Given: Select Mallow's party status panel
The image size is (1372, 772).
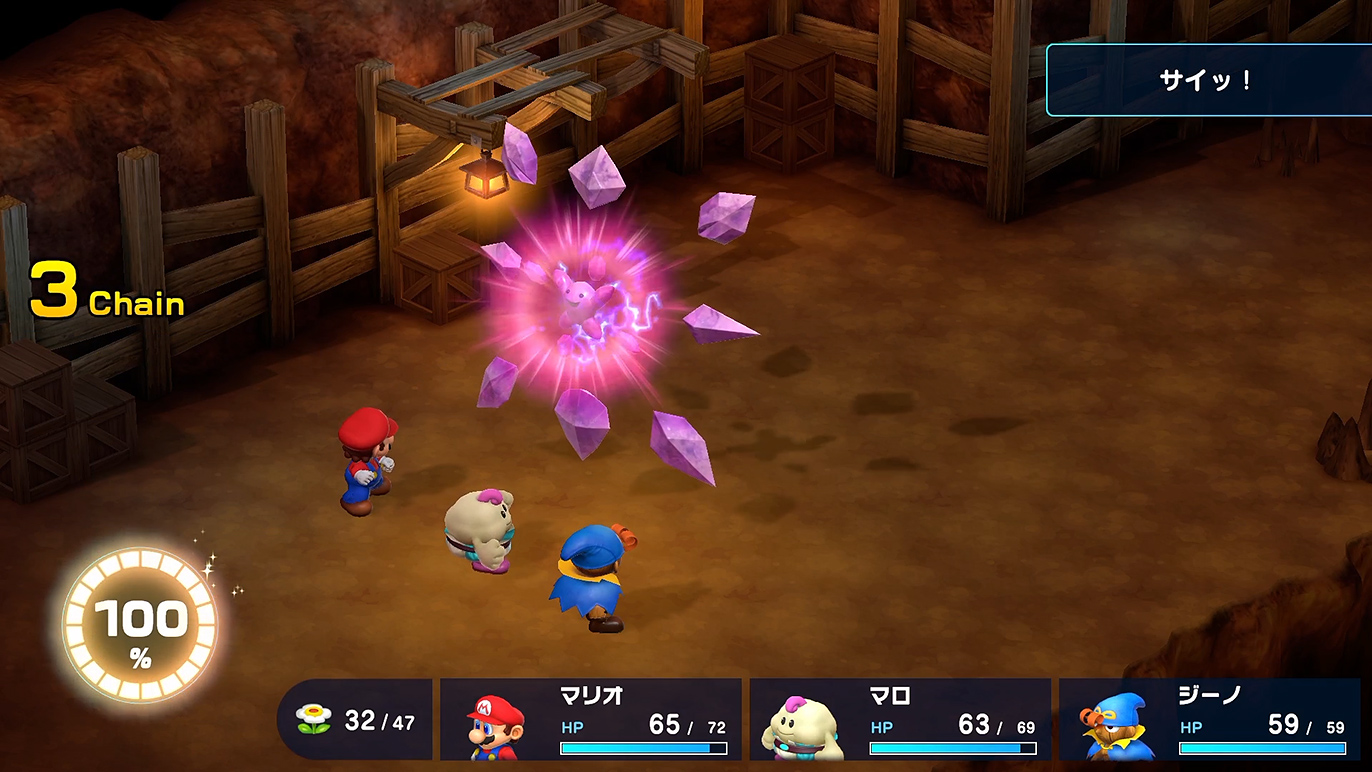Looking at the screenshot, I should click(900, 720).
